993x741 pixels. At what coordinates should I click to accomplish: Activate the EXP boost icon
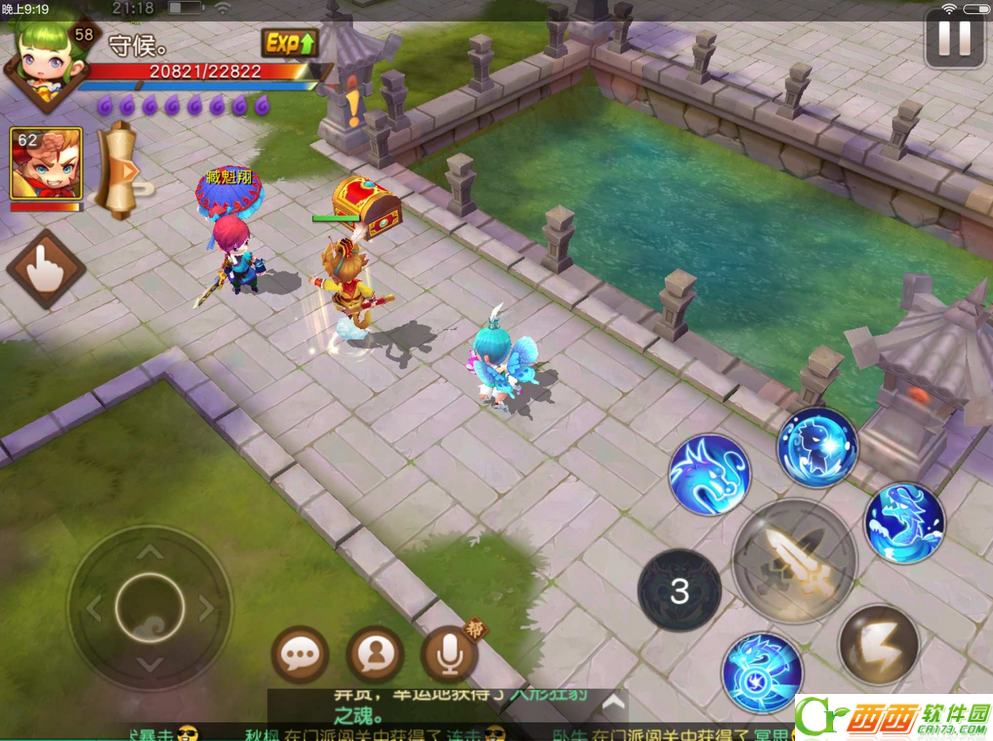(x=290, y=43)
